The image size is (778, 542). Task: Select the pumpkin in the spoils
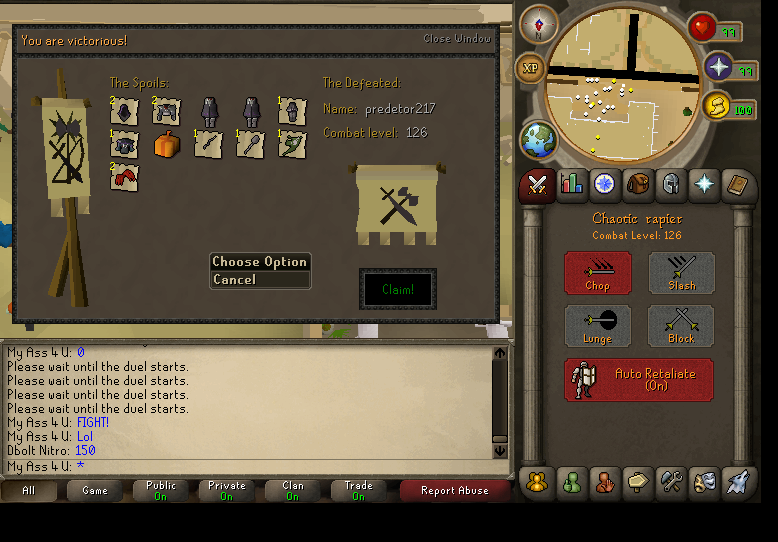[x=166, y=145]
